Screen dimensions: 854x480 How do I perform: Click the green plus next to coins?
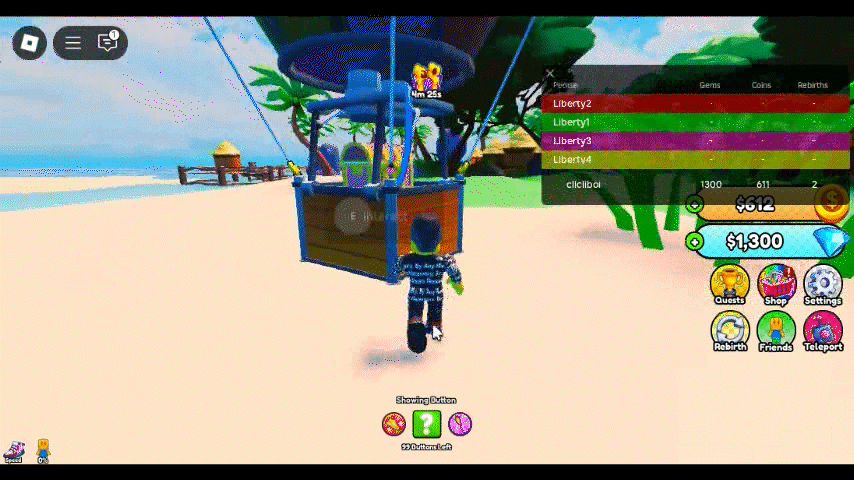695,205
